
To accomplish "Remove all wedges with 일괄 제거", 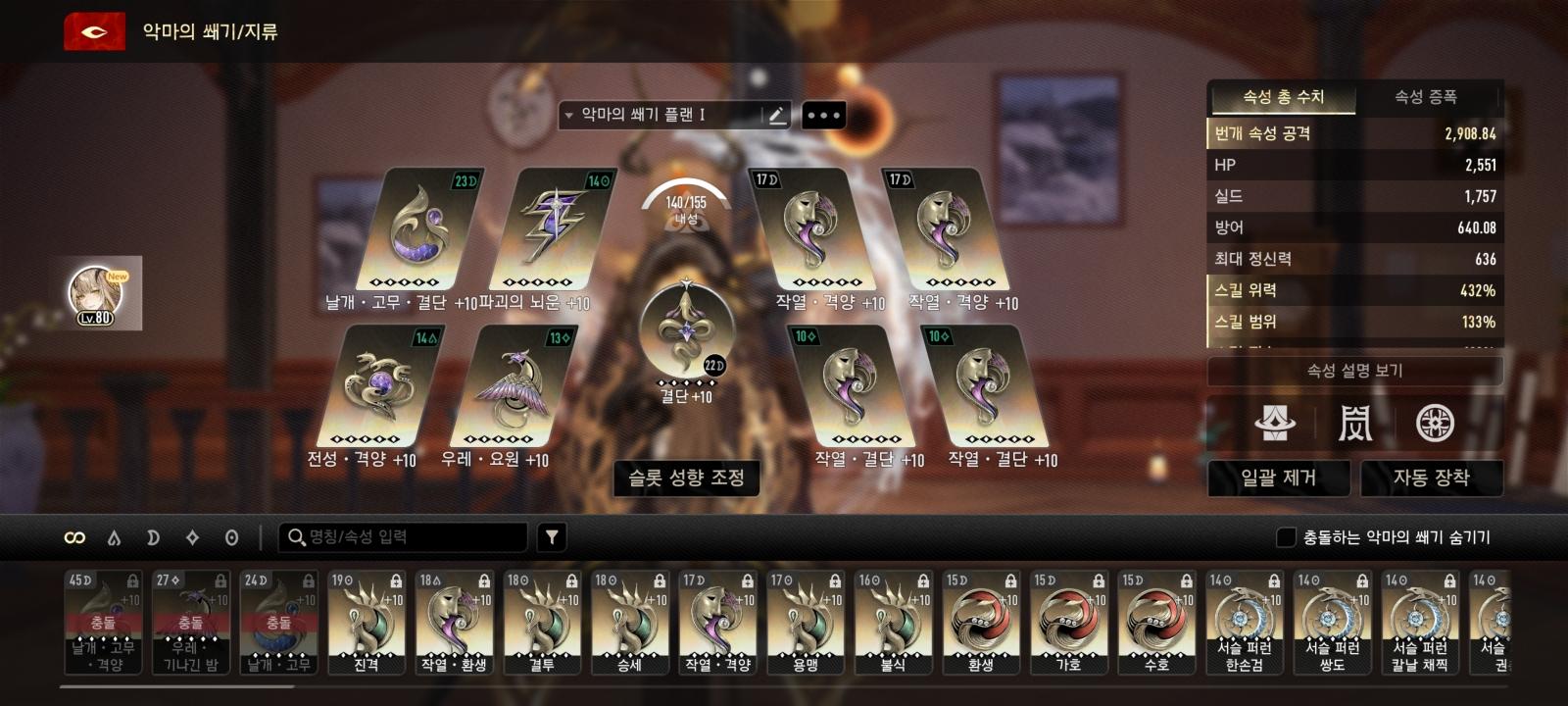I will pyautogui.click(x=1278, y=478).
